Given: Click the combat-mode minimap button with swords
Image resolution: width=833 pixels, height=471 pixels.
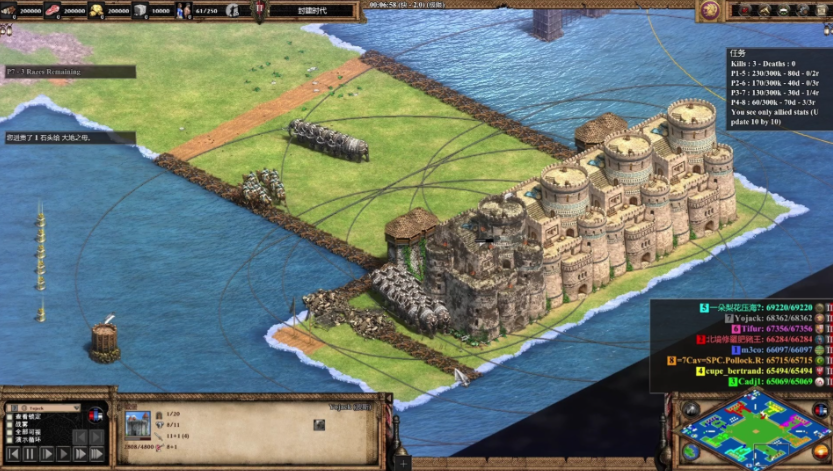Looking at the screenshot, I should pos(689,409).
